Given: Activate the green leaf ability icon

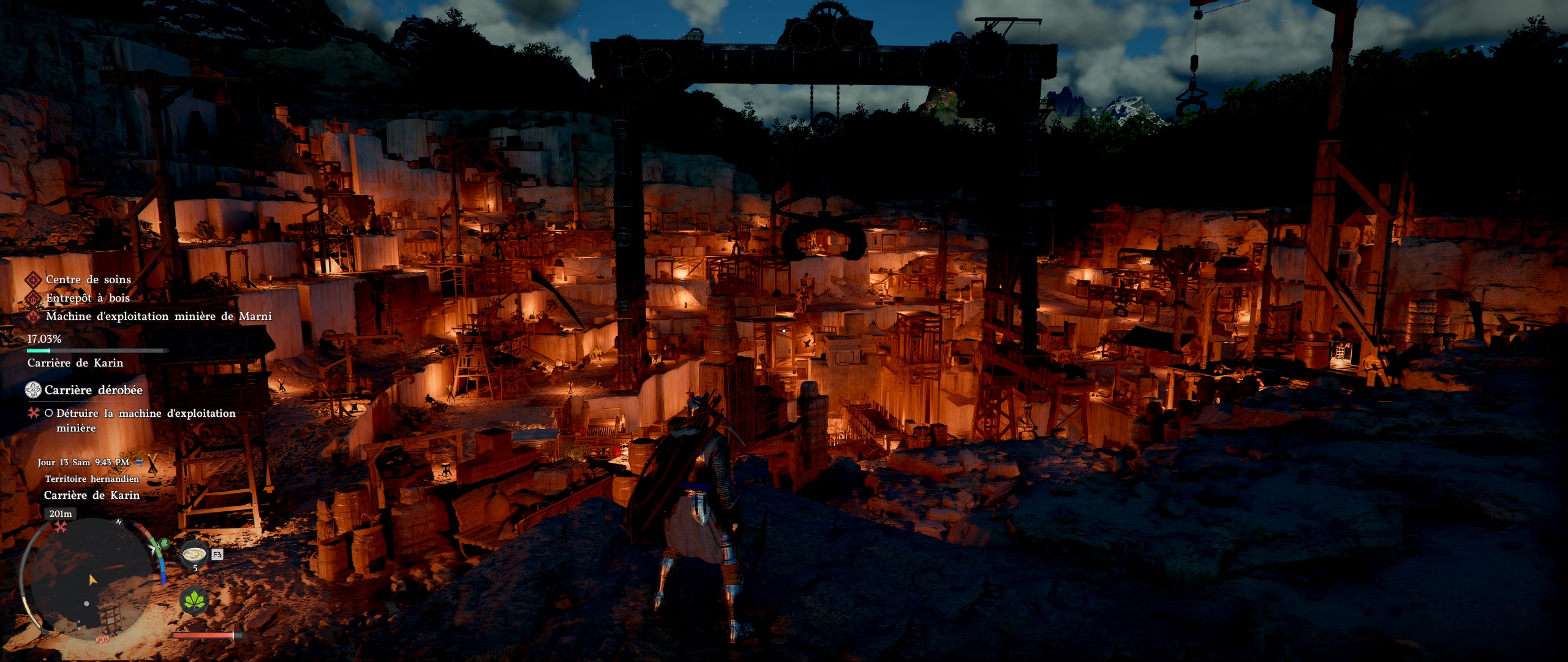Looking at the screenshot, I should tap(194, 599).
